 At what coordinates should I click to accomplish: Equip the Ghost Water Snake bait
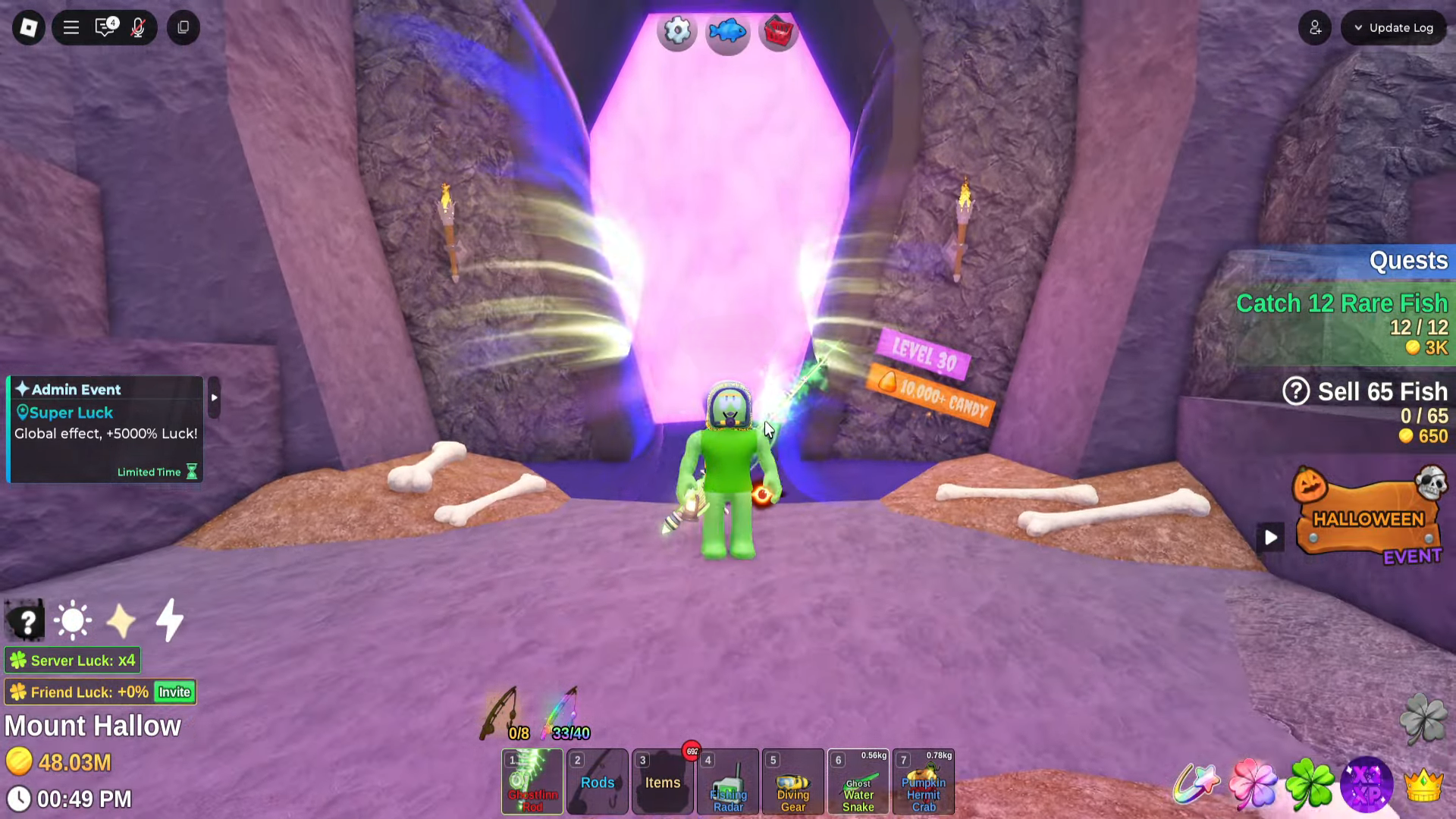[x=858, y=782]
